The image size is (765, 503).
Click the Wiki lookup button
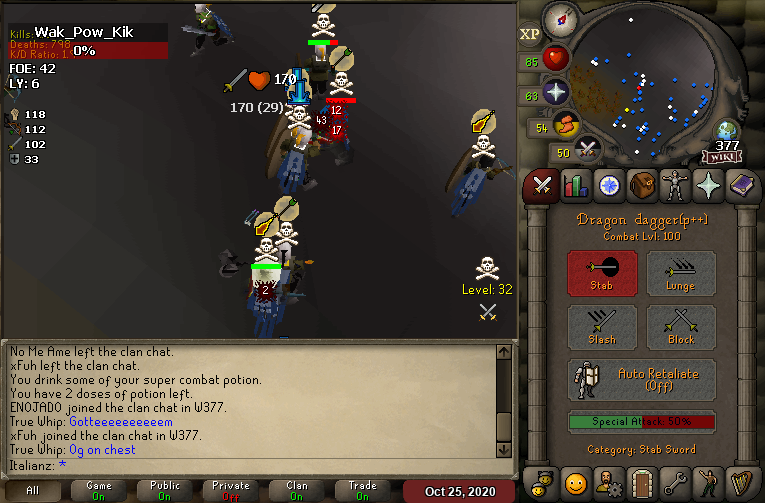click(722, 156)
